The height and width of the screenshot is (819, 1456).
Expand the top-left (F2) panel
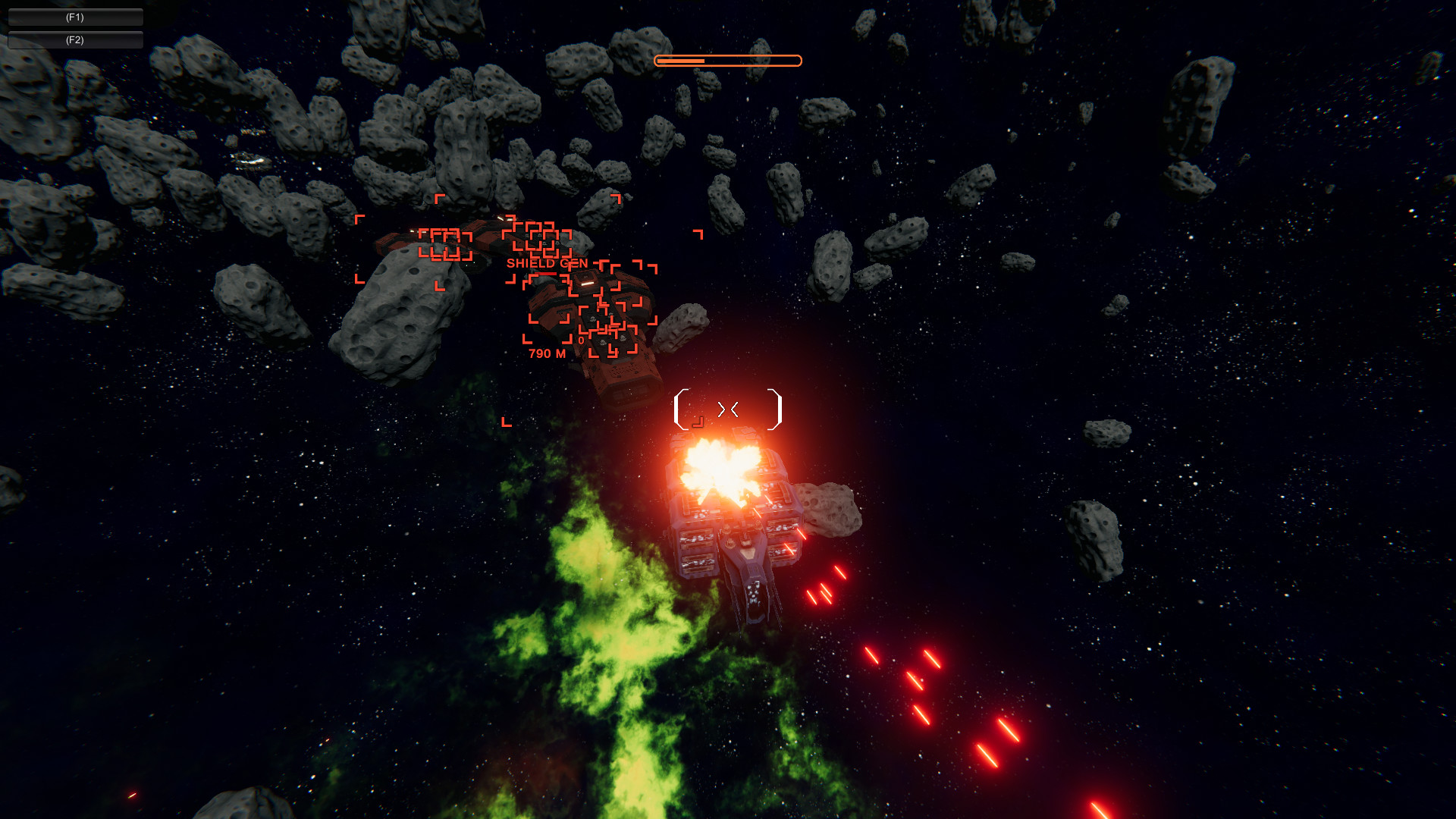click(x=74, y=40)
